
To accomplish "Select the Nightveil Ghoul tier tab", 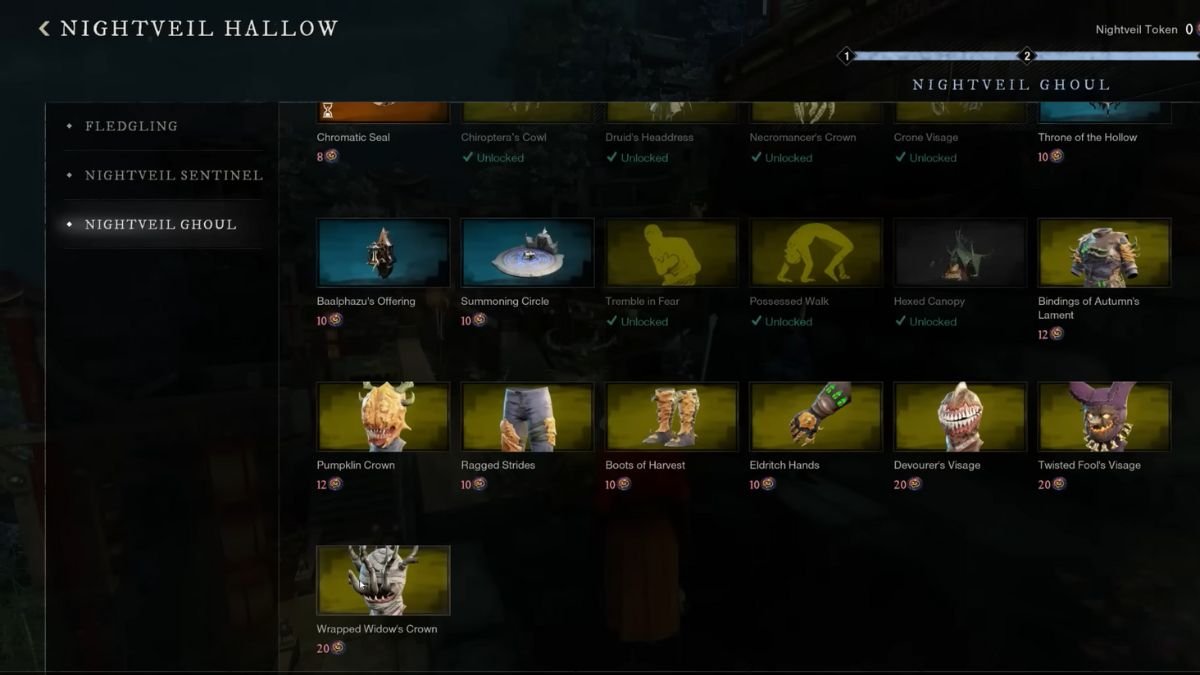I will click(160, 224).
